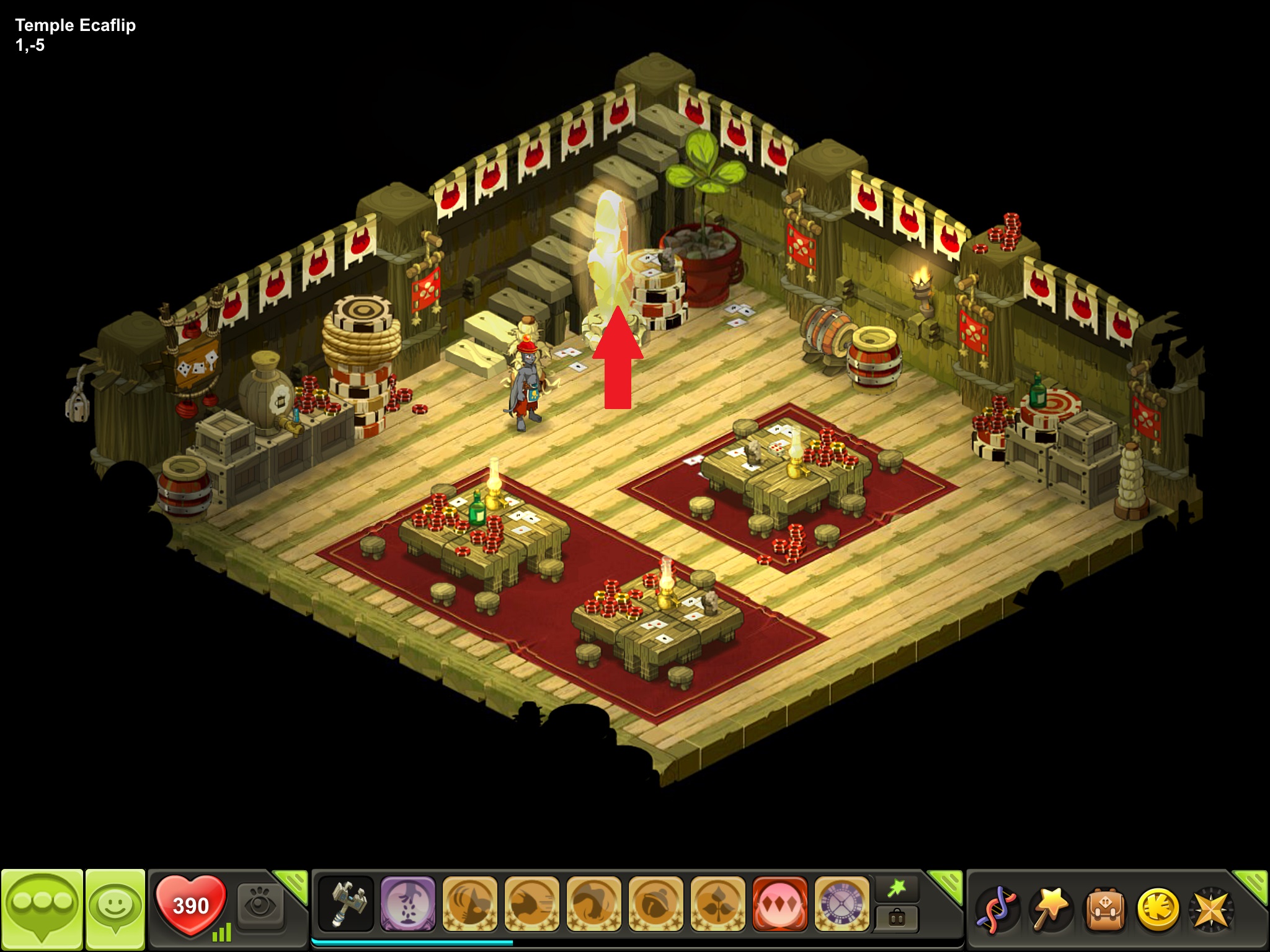The image size is (1270, 952).
Task: Select the hammer weapon slot
Action: (x=346, y=904)
